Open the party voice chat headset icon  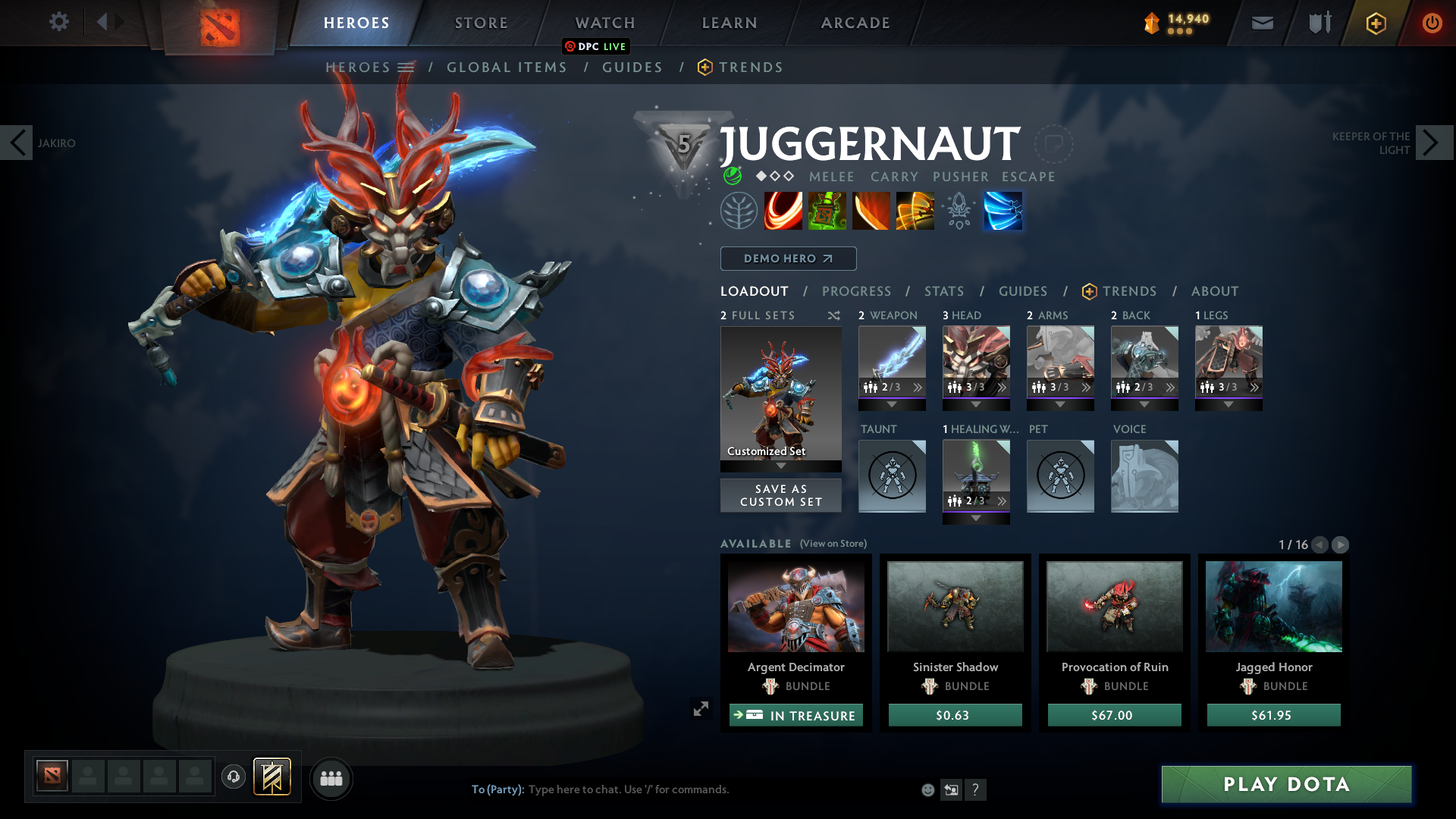point(234,777)
